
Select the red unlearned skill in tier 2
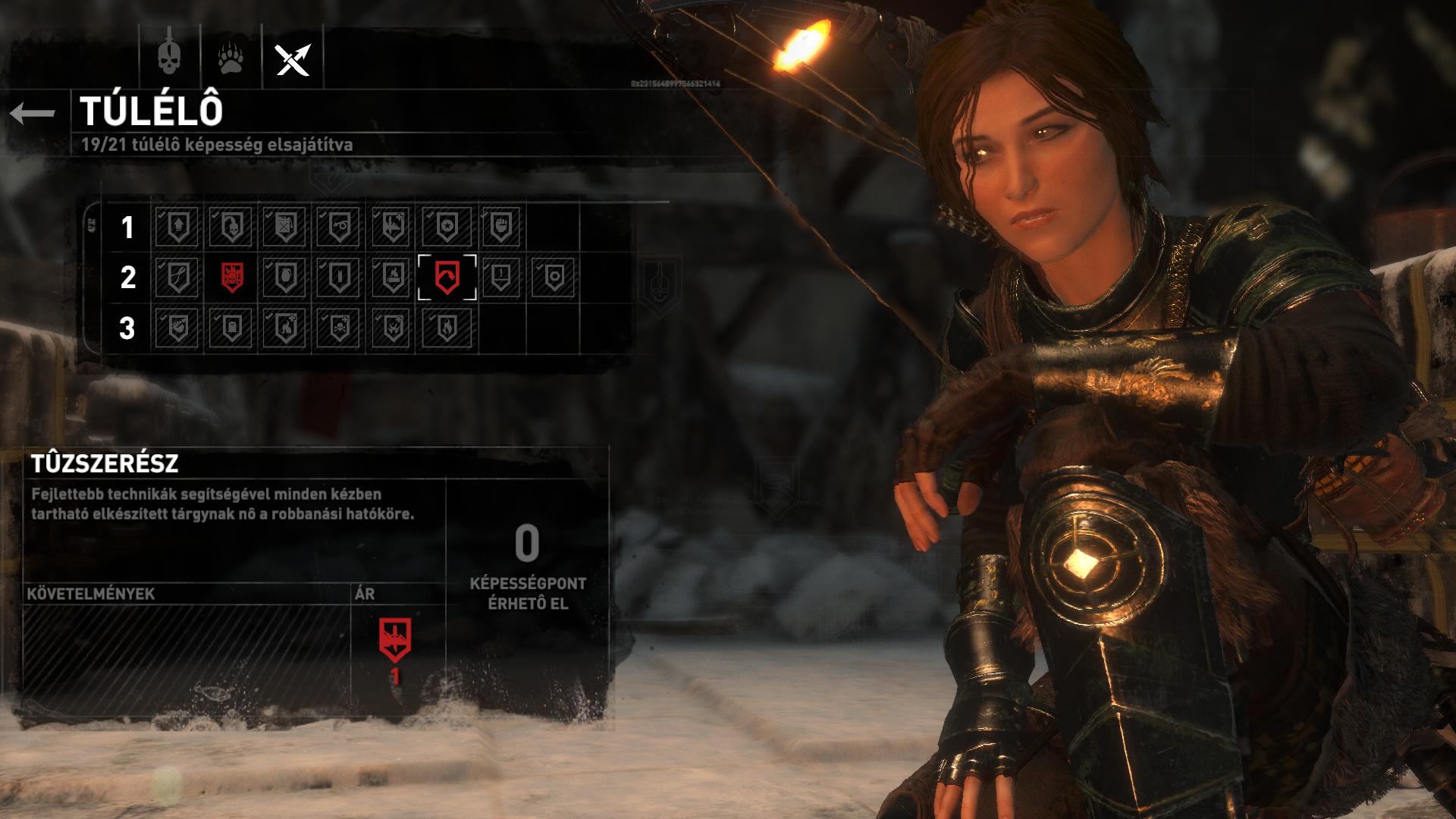232,278
